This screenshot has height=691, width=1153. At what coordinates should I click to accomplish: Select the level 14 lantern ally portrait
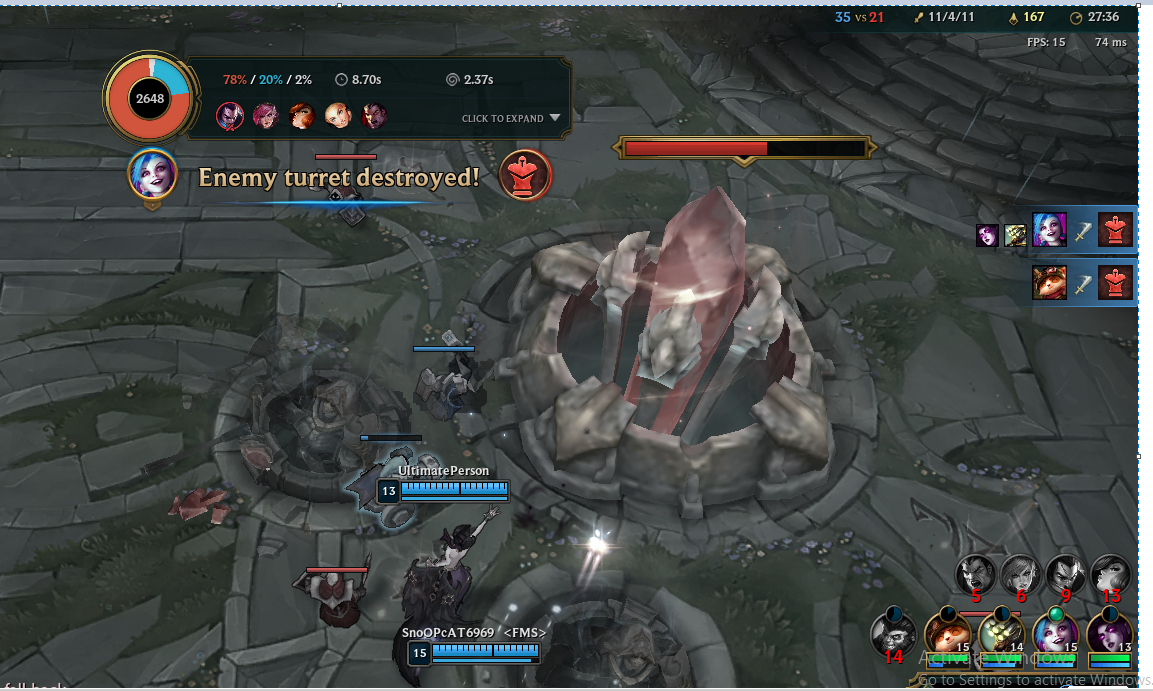[1000, 632]
